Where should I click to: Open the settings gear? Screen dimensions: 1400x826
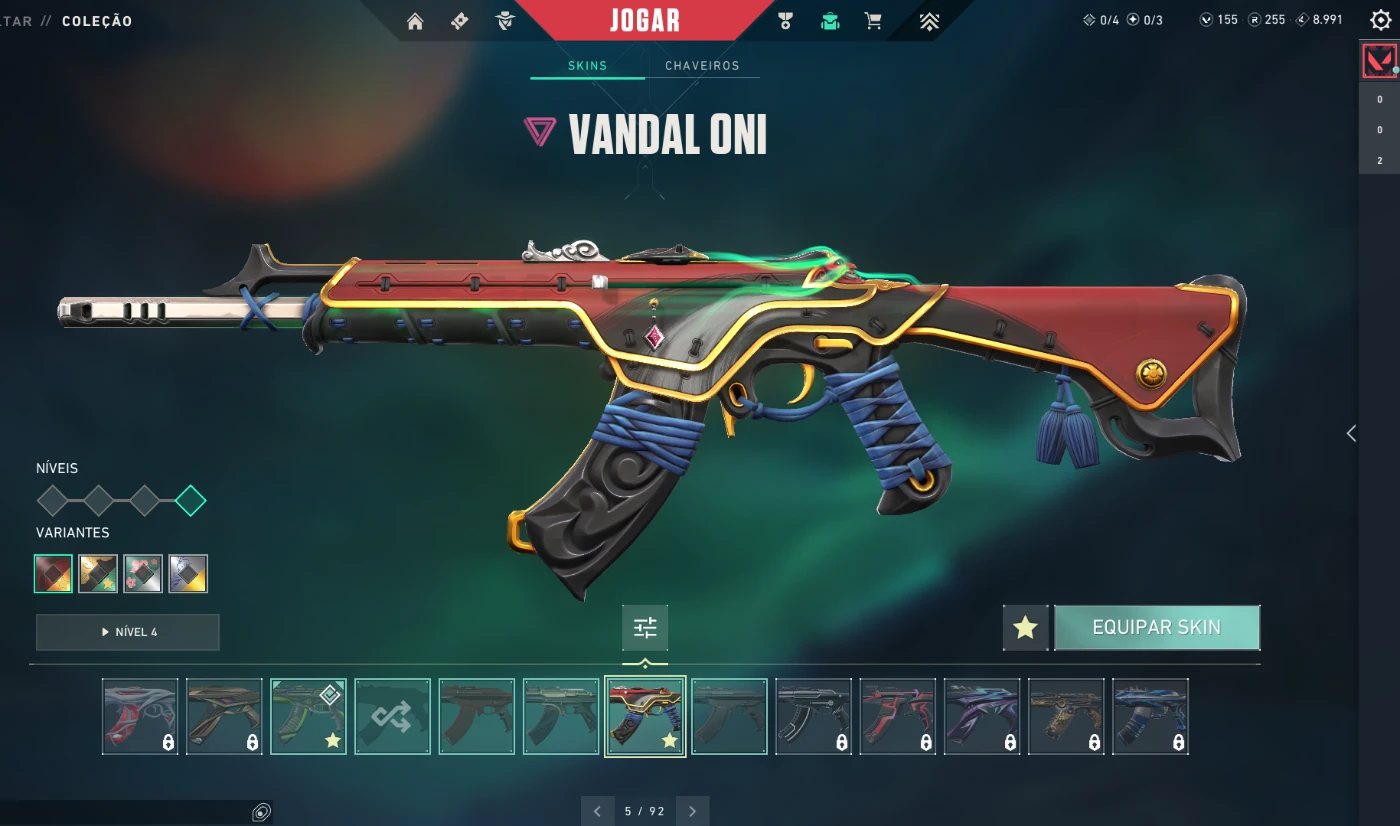coord(1380,21)
